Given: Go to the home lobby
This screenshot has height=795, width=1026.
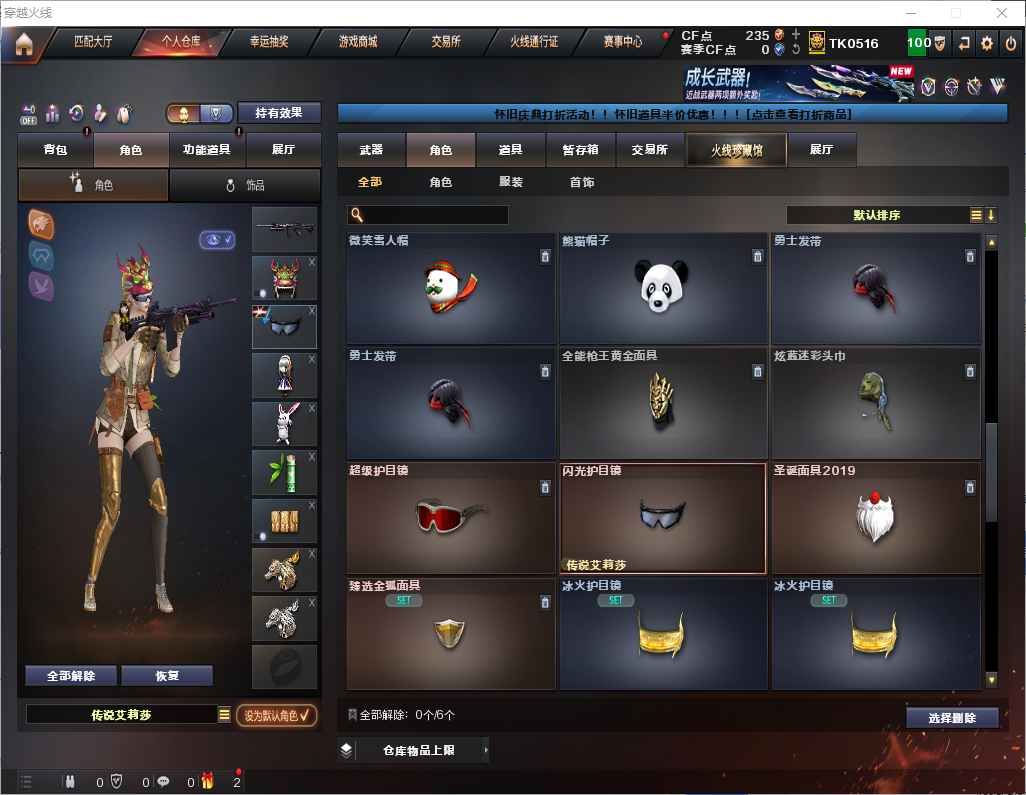Looking at the screenshot, I should pos(24,44).
